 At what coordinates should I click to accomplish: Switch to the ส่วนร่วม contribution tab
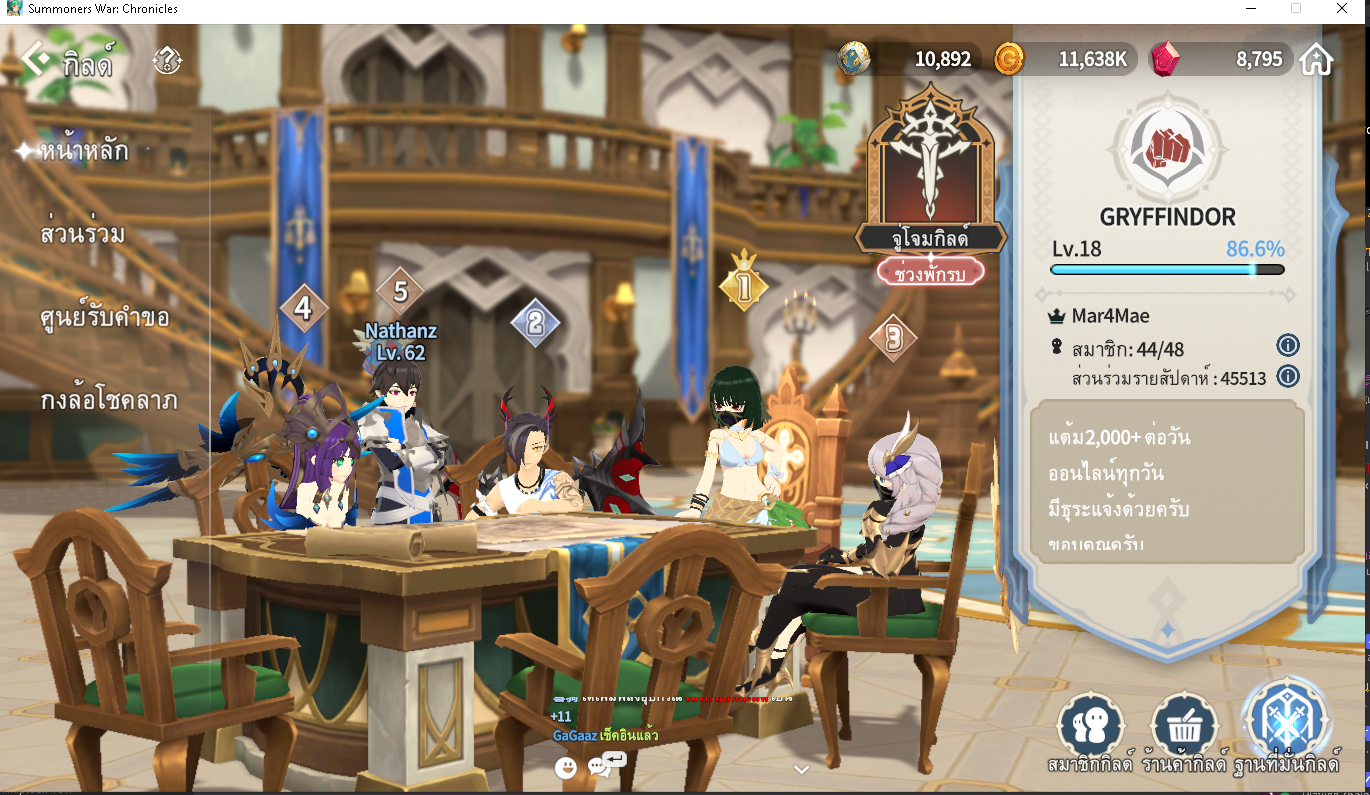83,235
